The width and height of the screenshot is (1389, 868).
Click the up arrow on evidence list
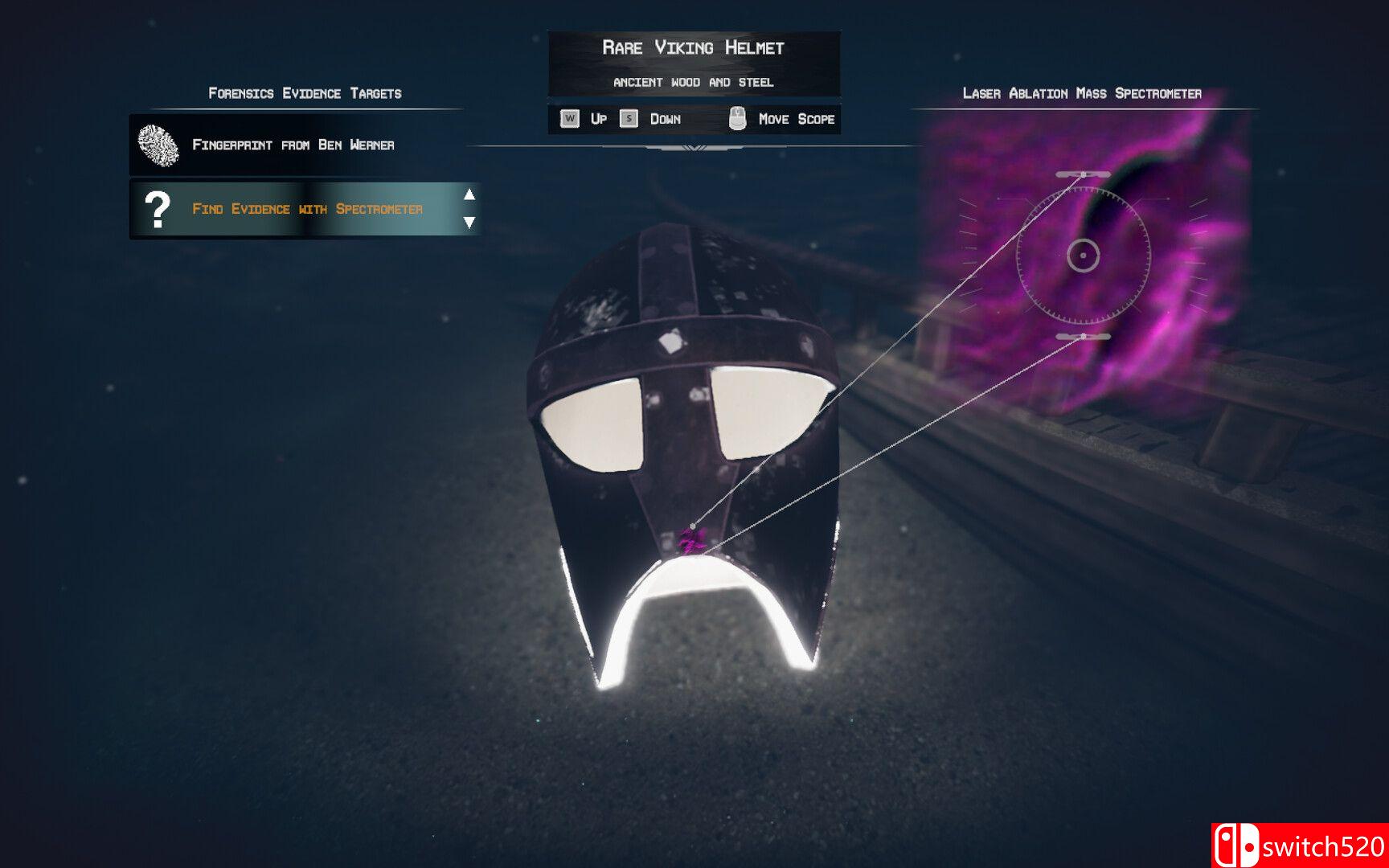click(x=469, y=194)
